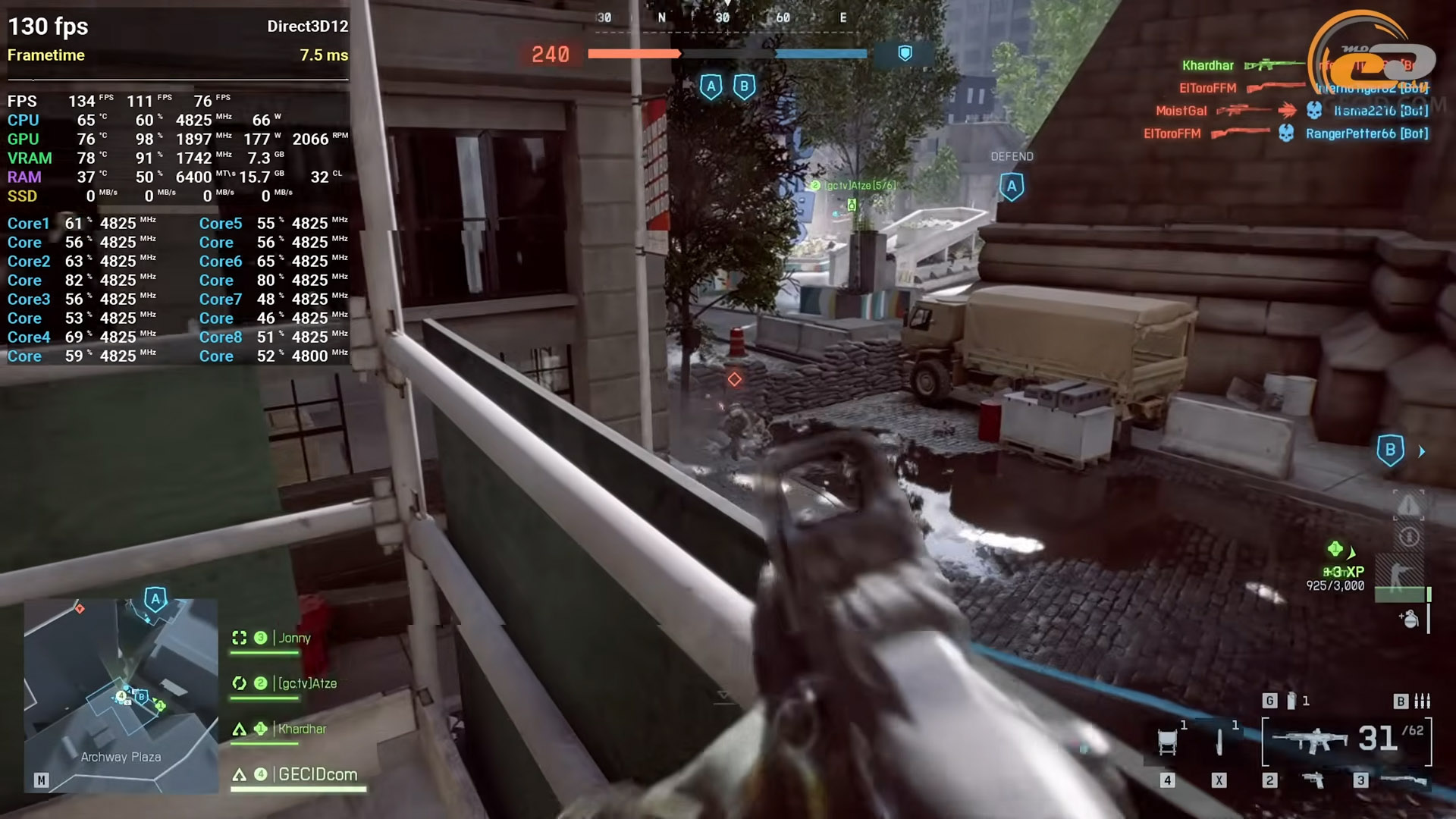
Task: Open the Archway Plaza minimap
Action: (121, 694)
